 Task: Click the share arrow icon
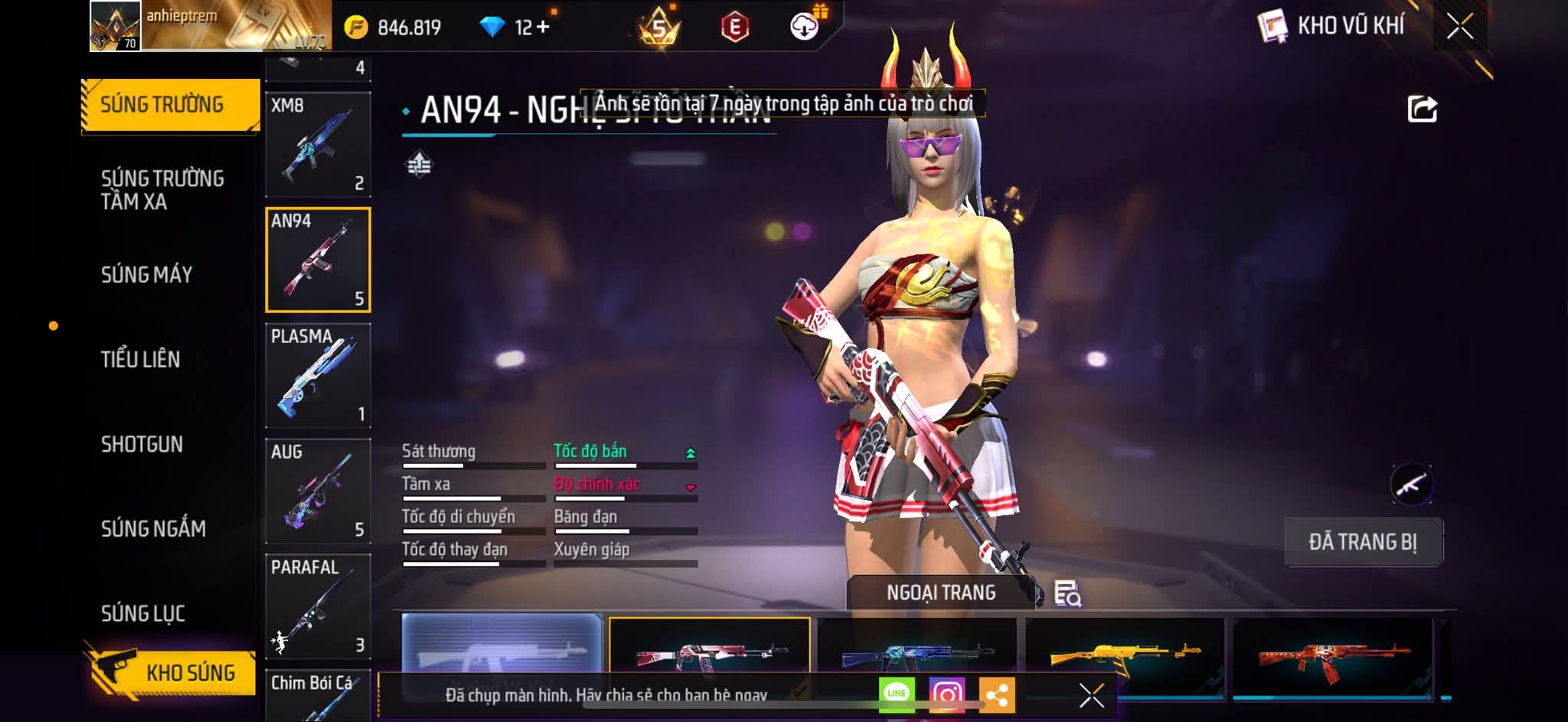pos(1422,109)
